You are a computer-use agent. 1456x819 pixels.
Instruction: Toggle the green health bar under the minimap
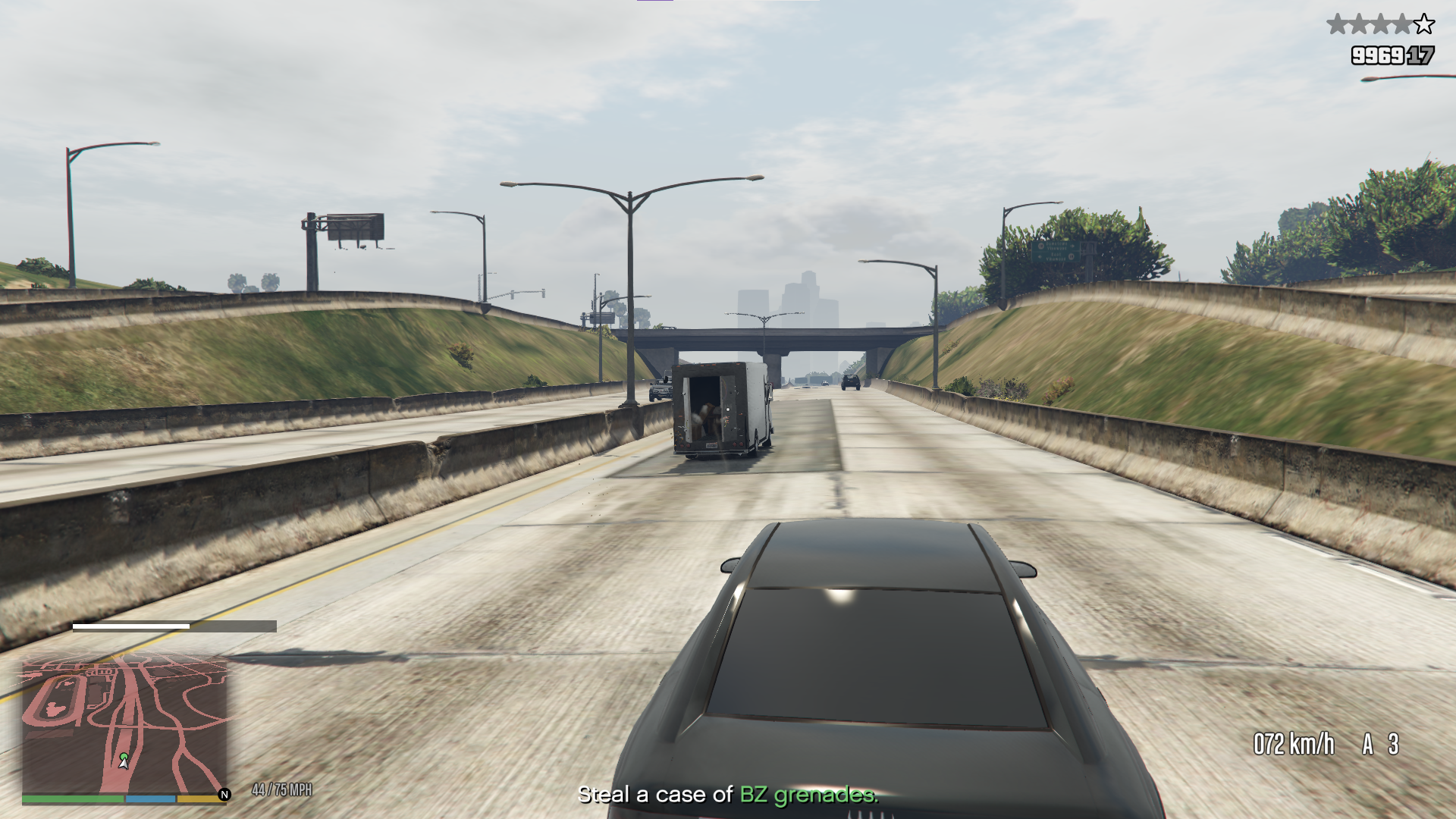point(72,799)
